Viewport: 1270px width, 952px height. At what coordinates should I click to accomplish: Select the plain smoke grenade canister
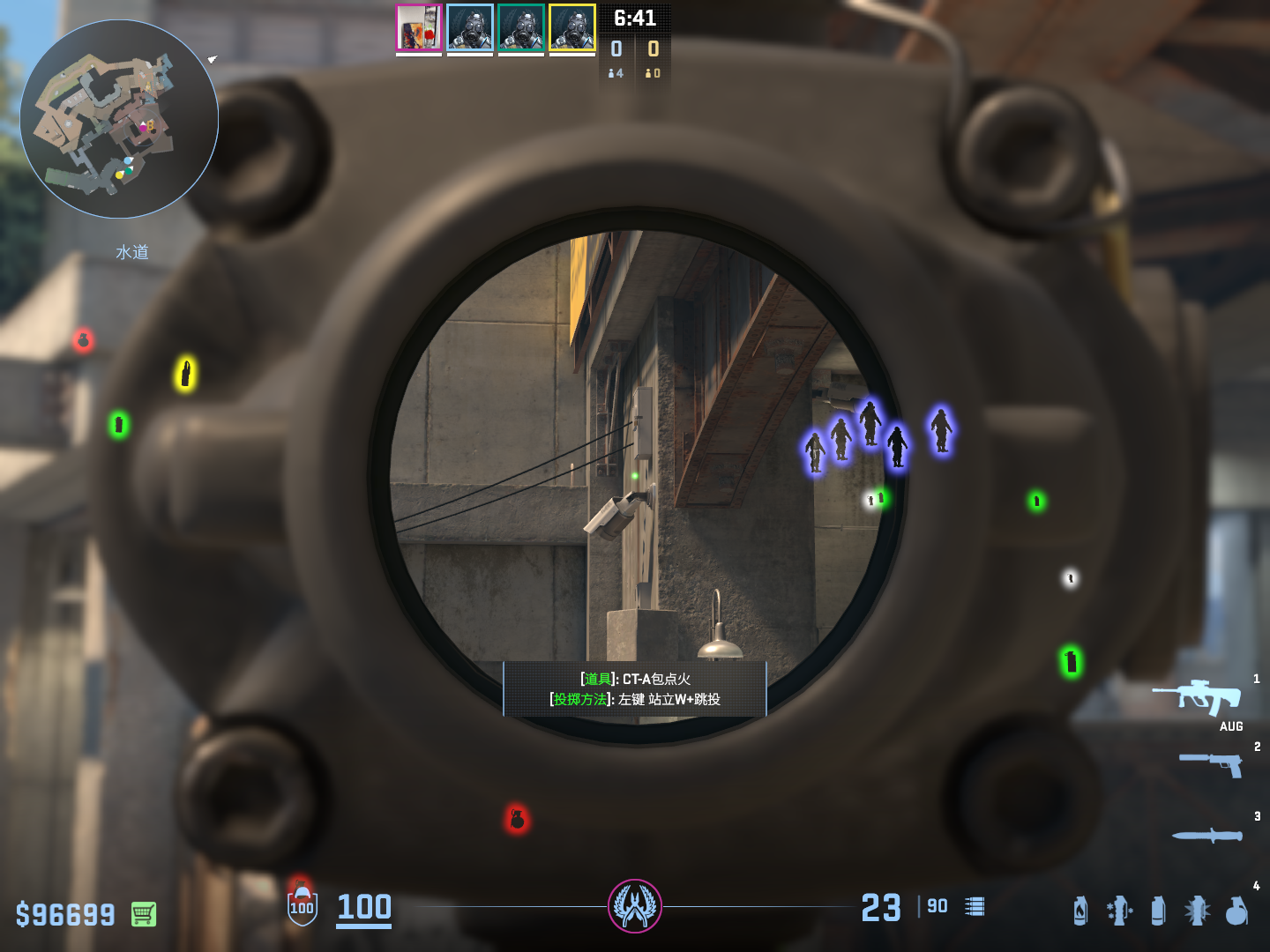(x=1158, y=911)
